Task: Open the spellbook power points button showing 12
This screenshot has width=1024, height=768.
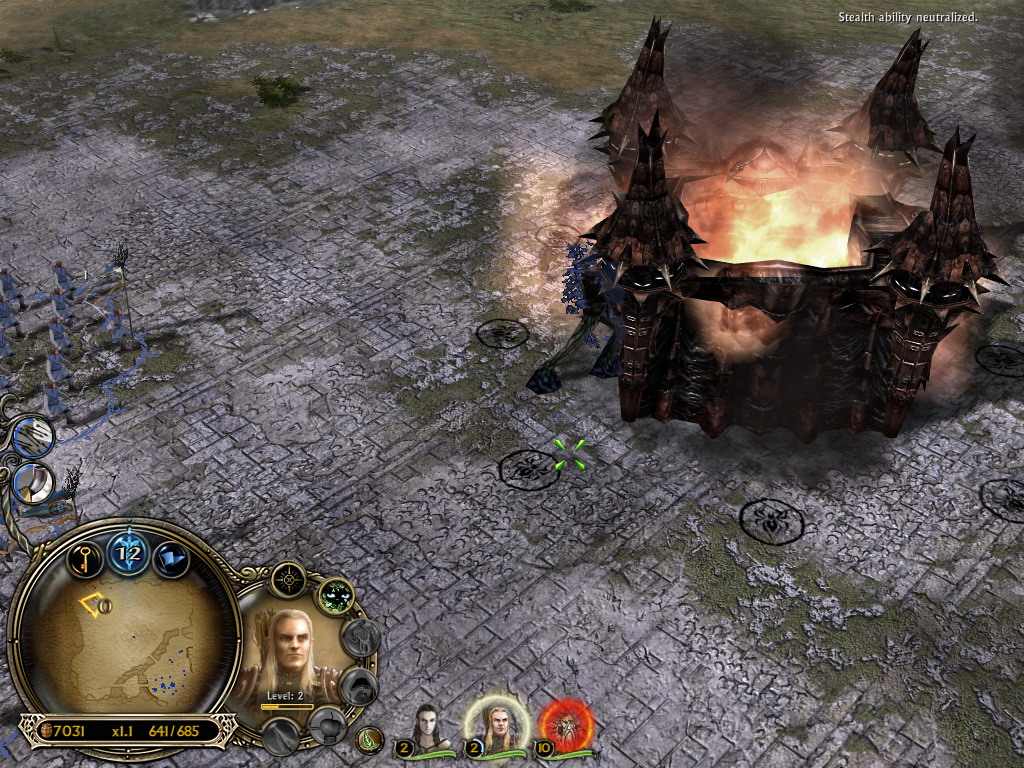Action: (128, 551)
